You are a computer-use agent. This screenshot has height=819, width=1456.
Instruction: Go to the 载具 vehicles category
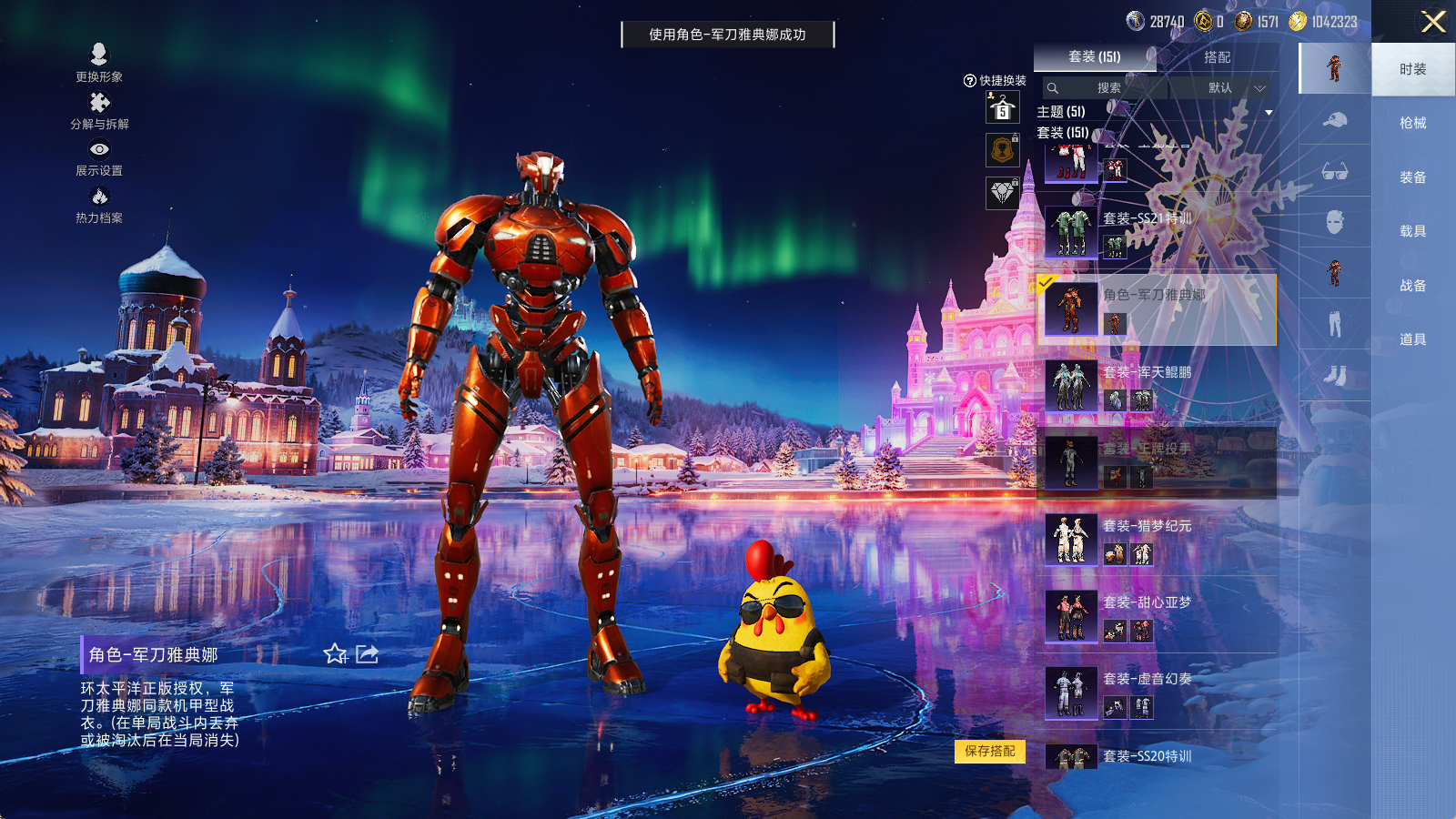pos(1412,231)
